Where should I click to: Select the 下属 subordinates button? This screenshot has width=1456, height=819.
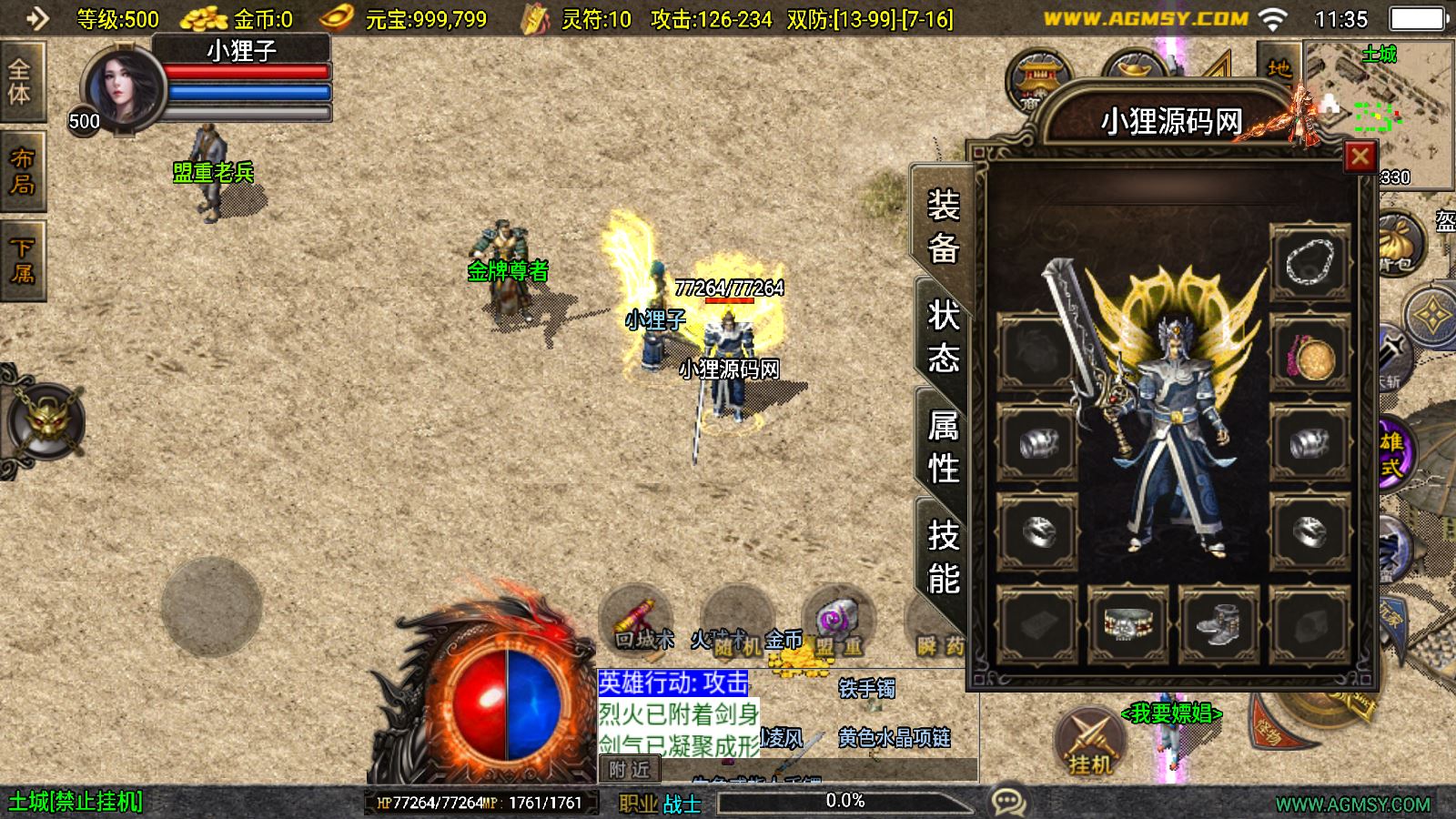[x=22, y=262]
